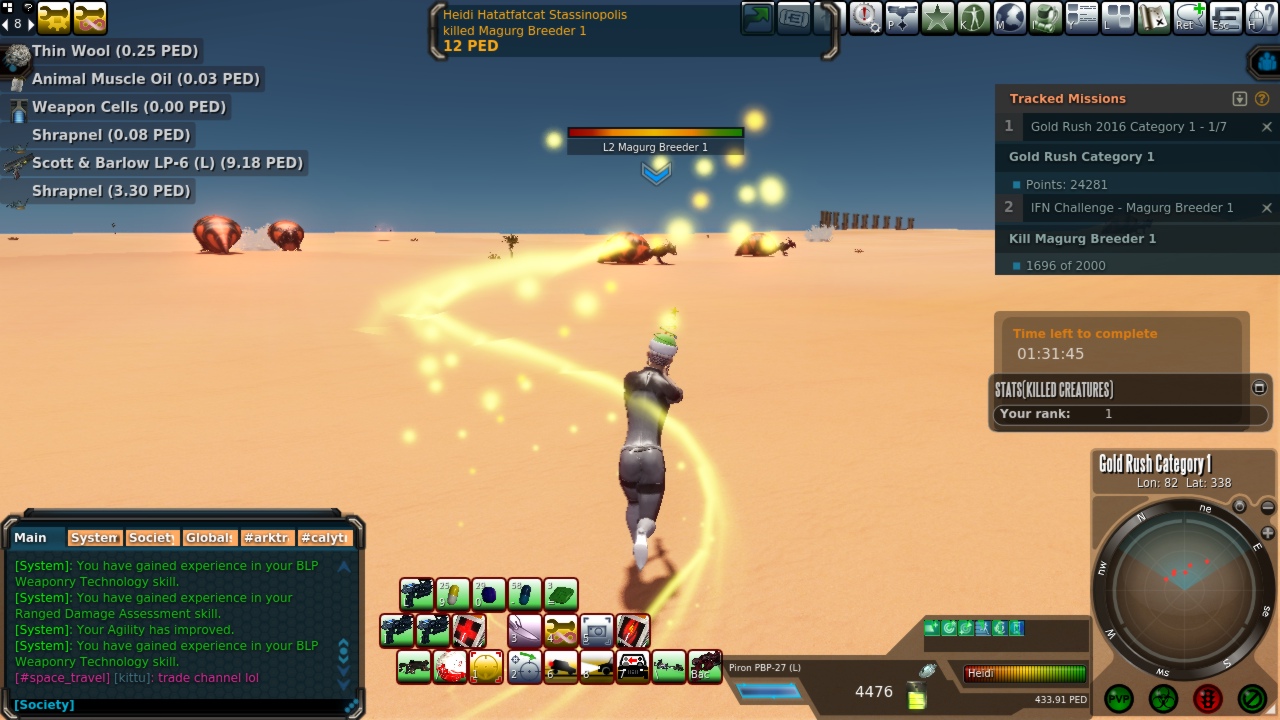Switch to the System chat tab
The width and height of the screenshot is (1280, 720).
tap(95, 538)
